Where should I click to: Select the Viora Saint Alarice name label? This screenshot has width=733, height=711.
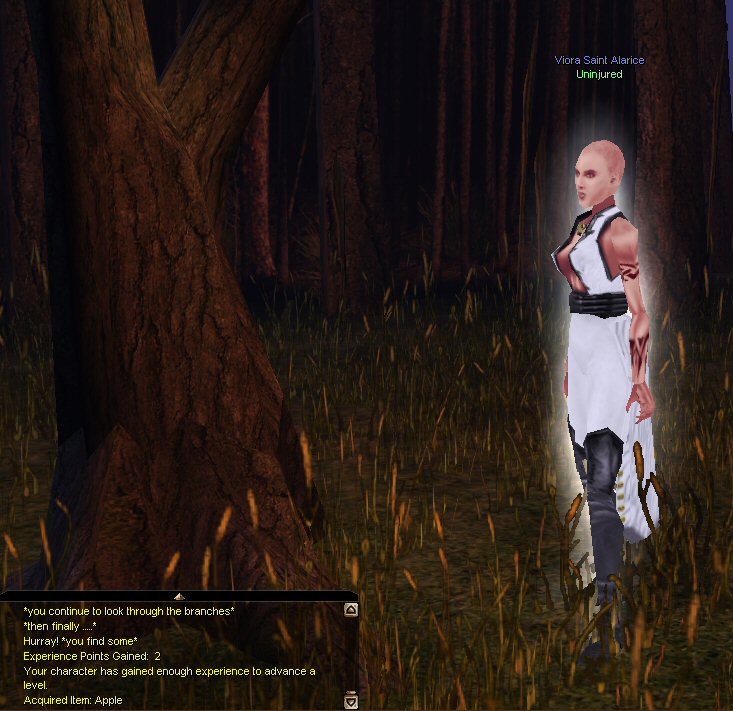[599, 60]
